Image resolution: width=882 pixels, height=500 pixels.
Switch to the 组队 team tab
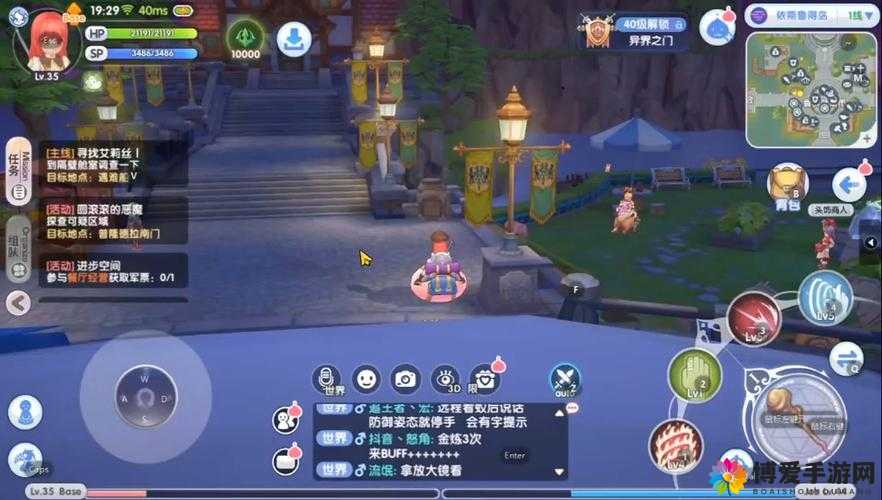pyautogui.click(x=16, y=240)
